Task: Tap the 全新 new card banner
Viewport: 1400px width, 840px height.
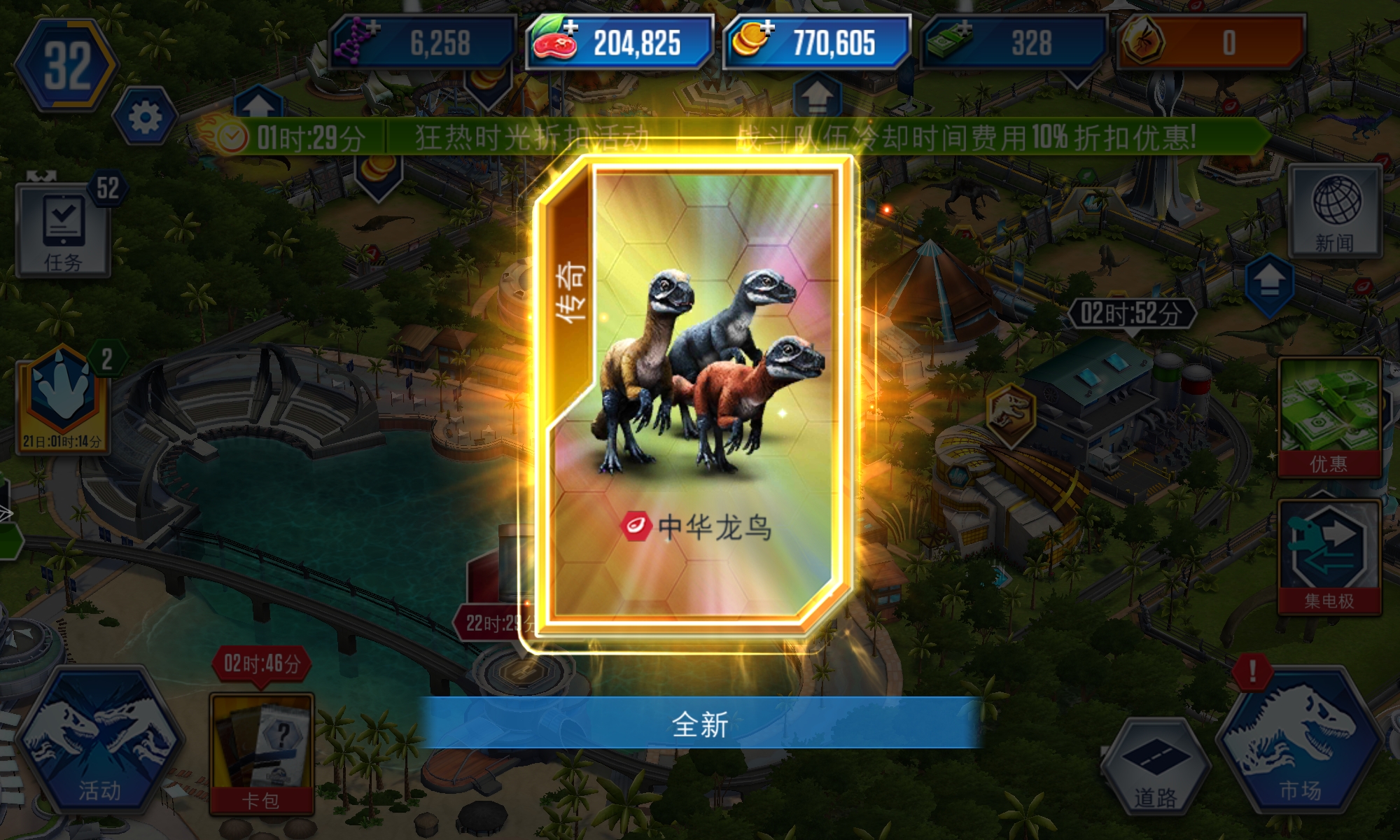Action: (700, 726)
